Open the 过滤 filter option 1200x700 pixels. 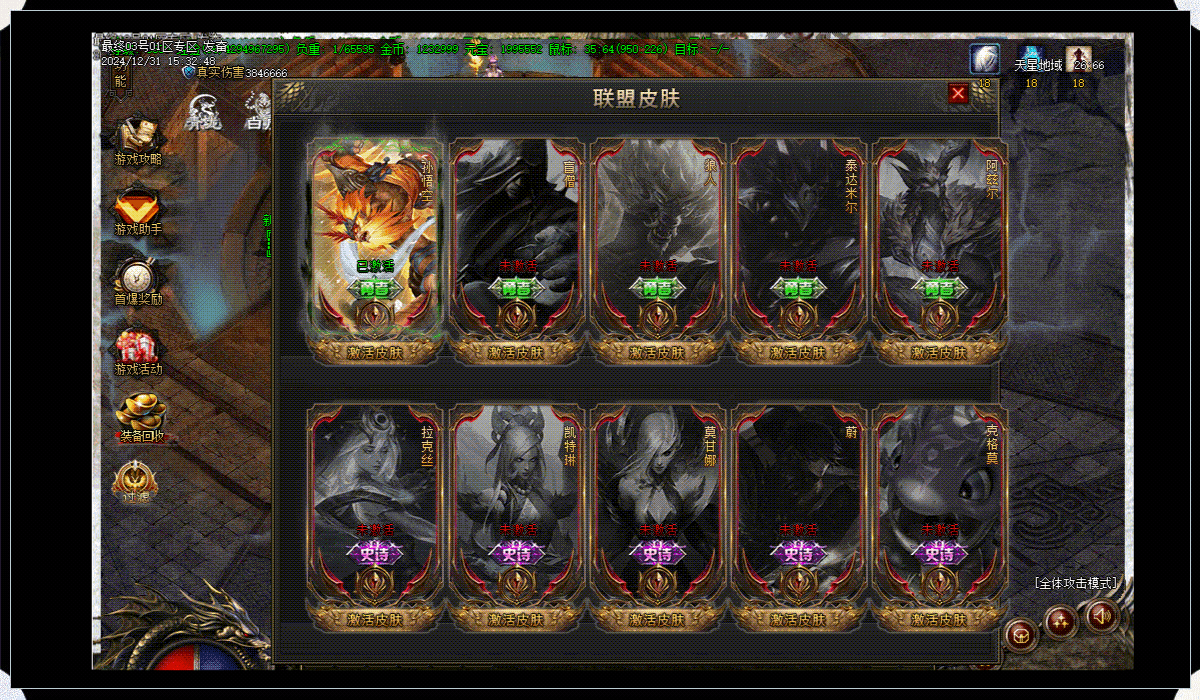[x=136, y=482]
